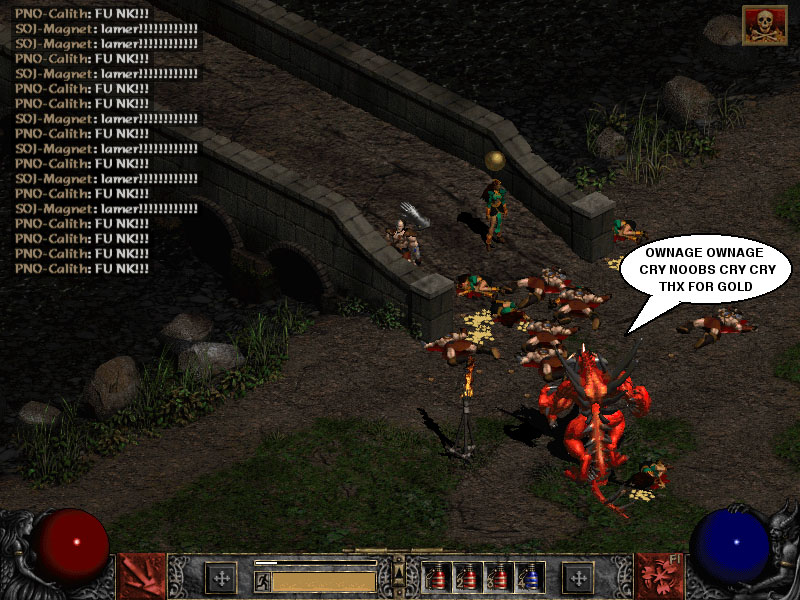
Task: Click the four-arrow button right of the potion belt
Action: 577,577
